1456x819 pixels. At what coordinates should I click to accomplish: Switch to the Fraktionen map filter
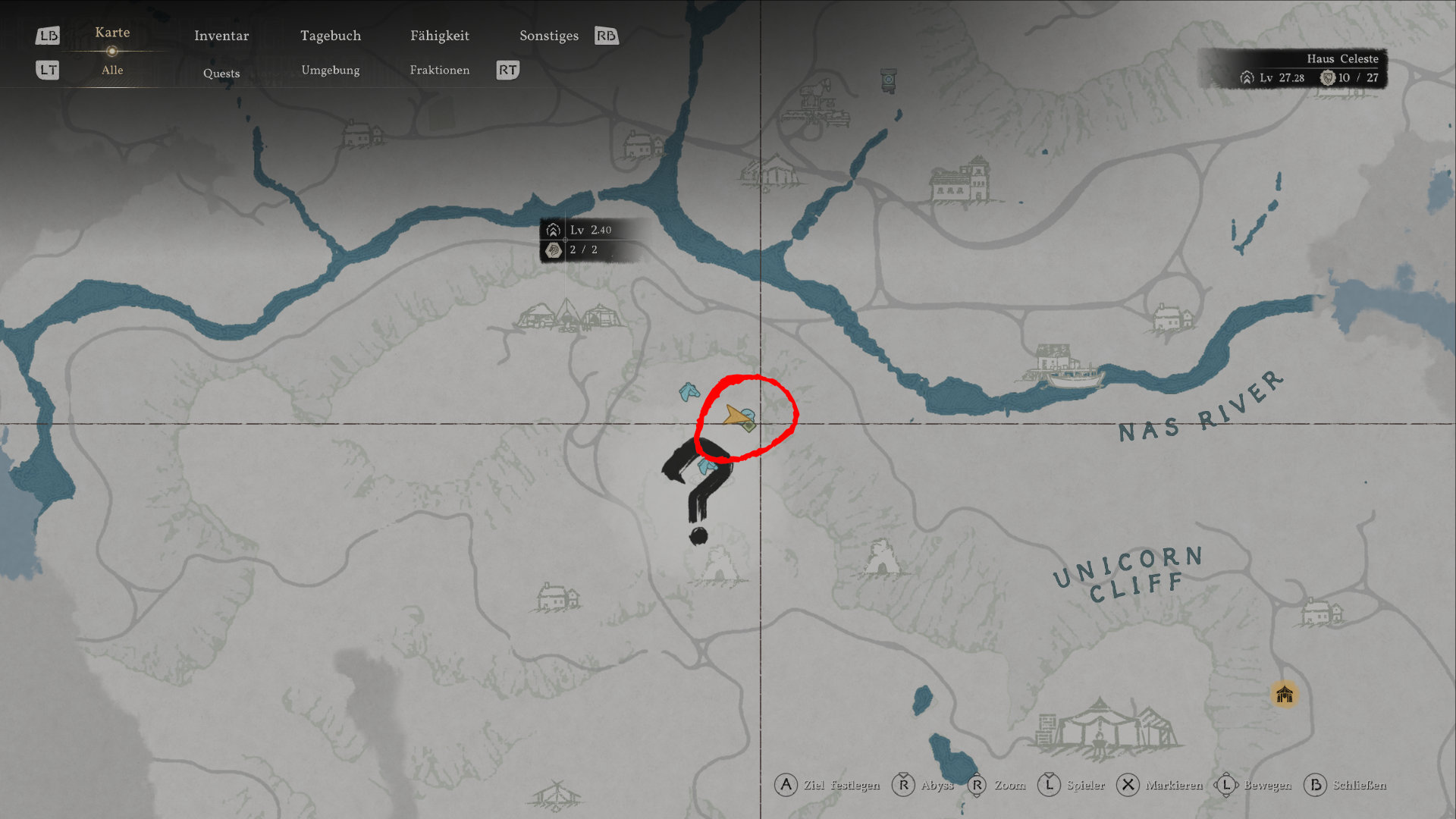click(x=440, y=70)
